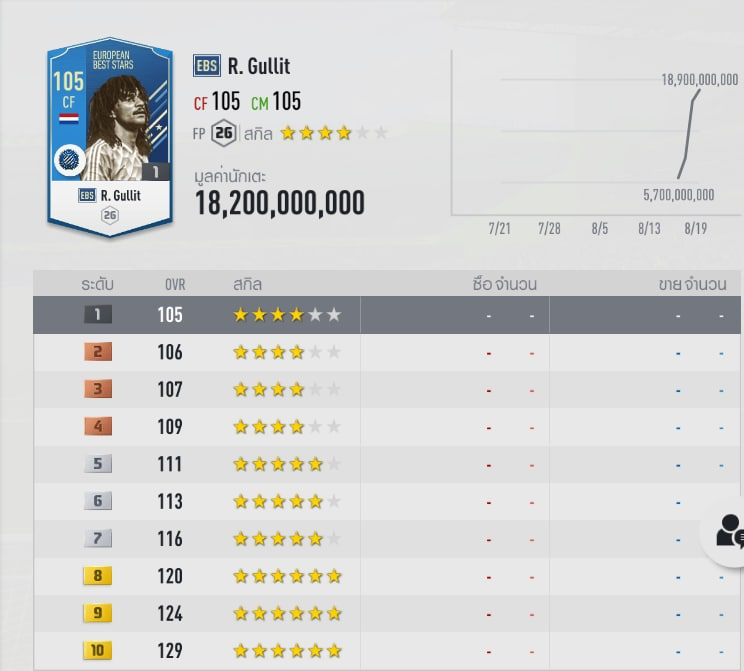
Task: Open the floating user chat icon
Action: click(729, 531)
